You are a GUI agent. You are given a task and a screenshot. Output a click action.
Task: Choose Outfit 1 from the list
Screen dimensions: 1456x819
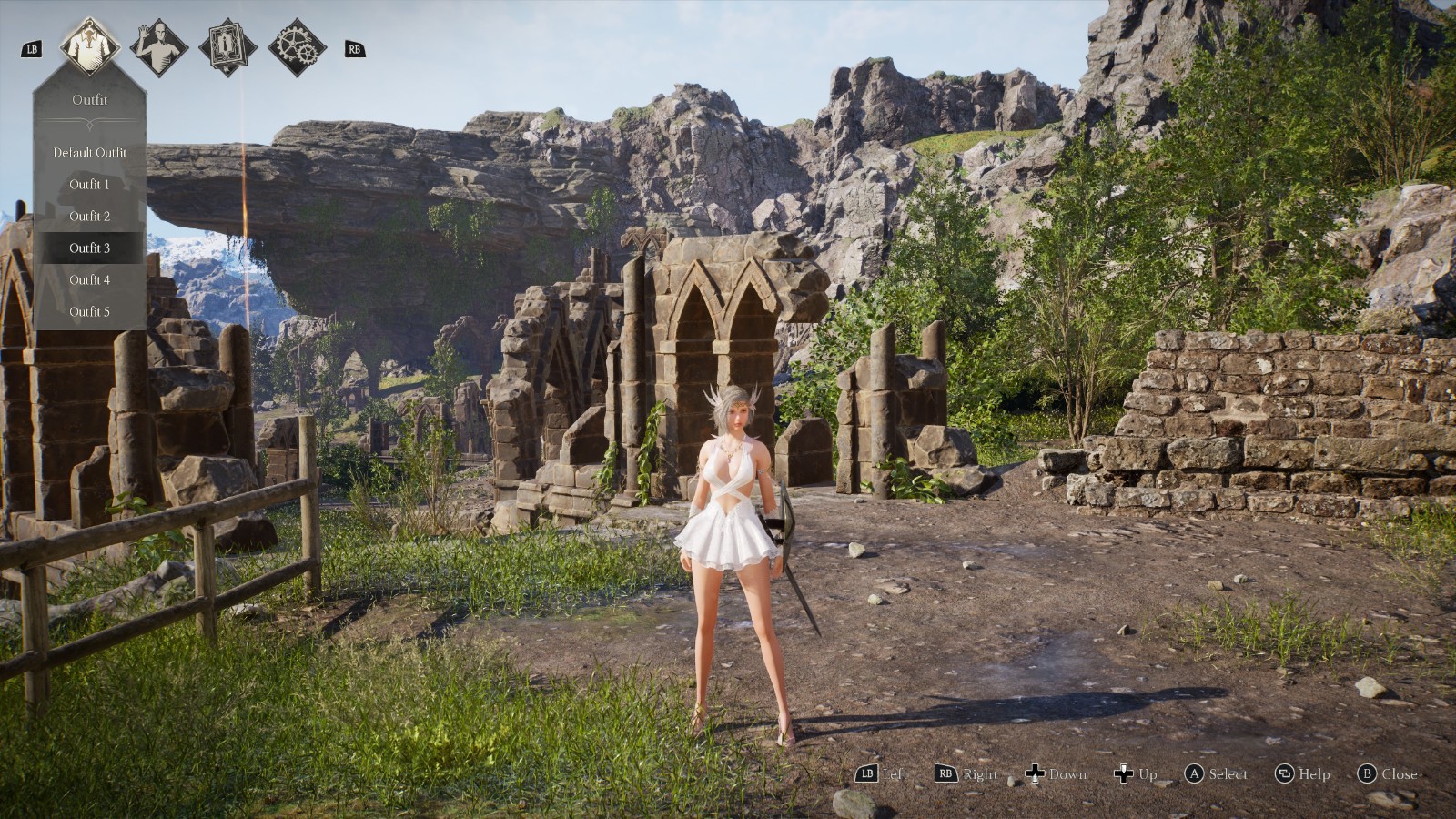pos(89,185)
